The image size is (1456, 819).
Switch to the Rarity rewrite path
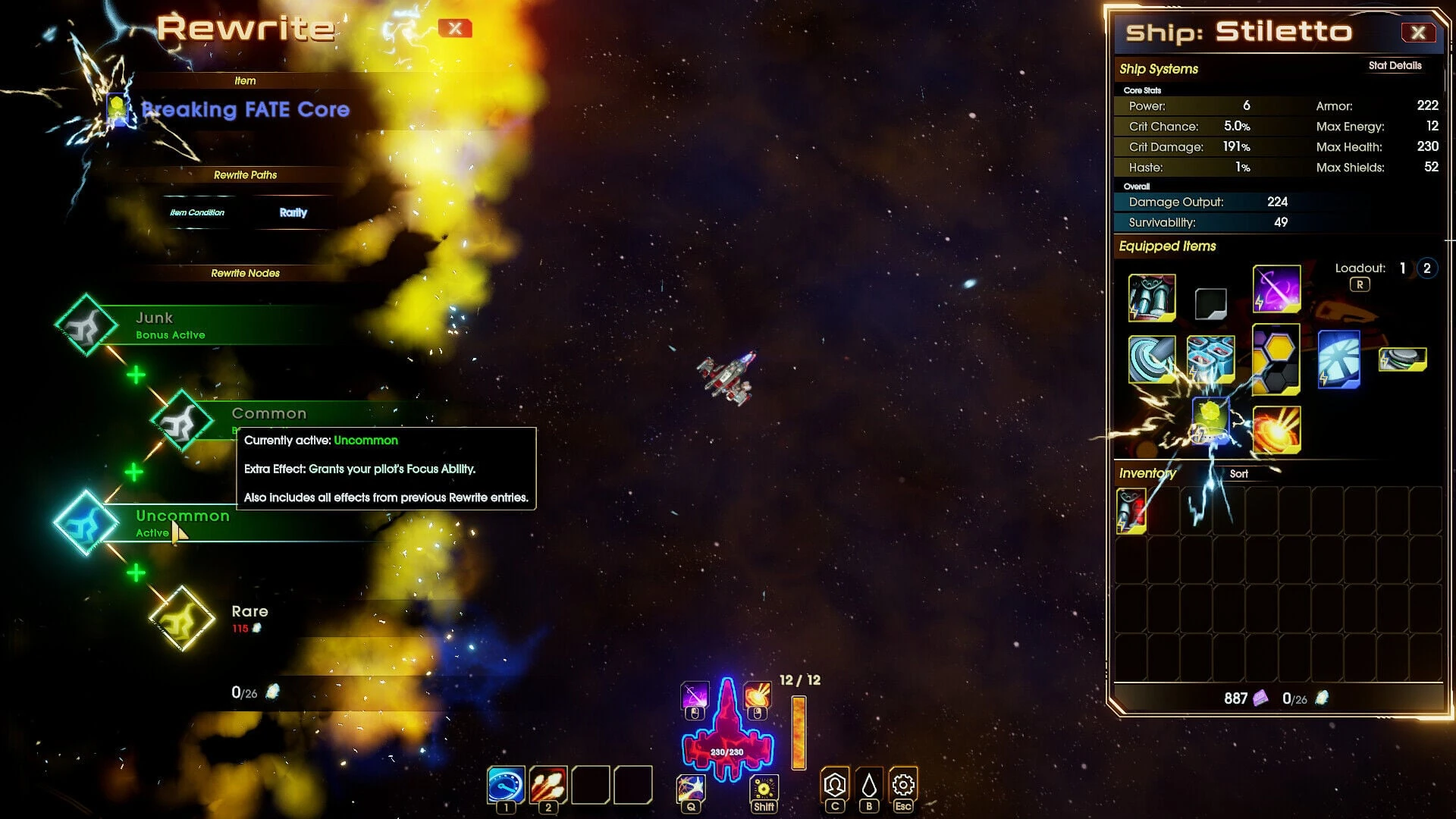[293, 213]
